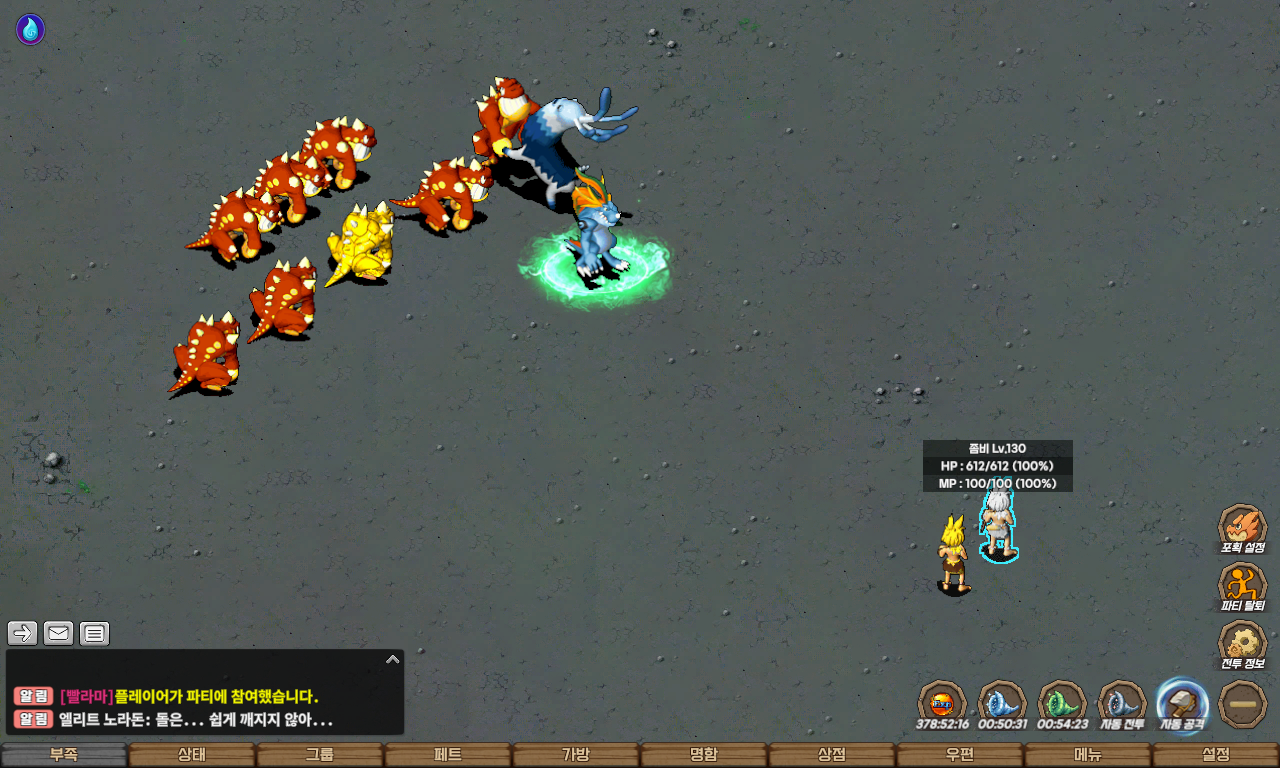
Task: Open the 그룹 (Group) menu
Action: [320, 755]
